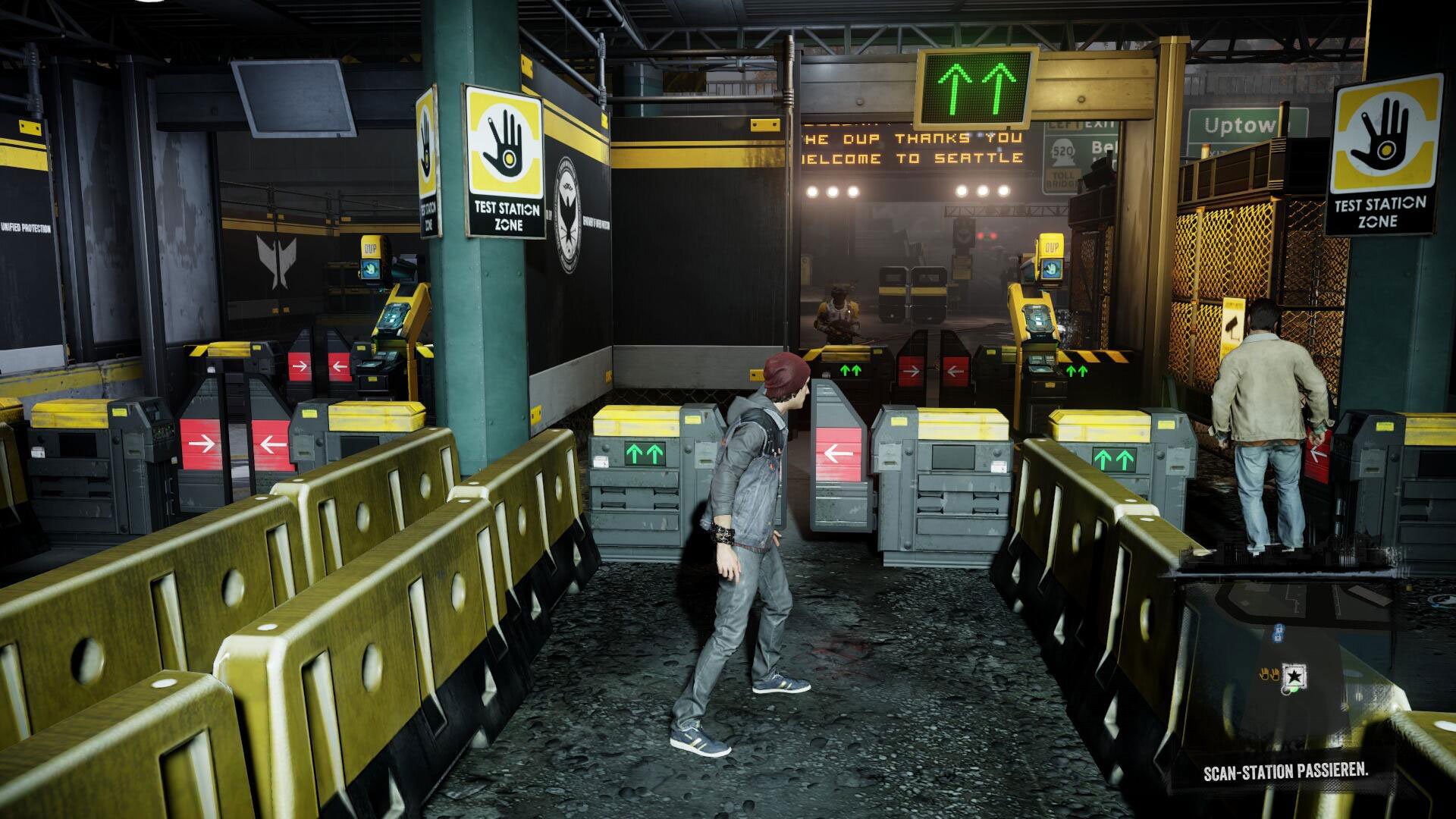Click the yellow hands icon on the minimap
The width and height of the screenshot is (1456, 819).
(1269, 674)
